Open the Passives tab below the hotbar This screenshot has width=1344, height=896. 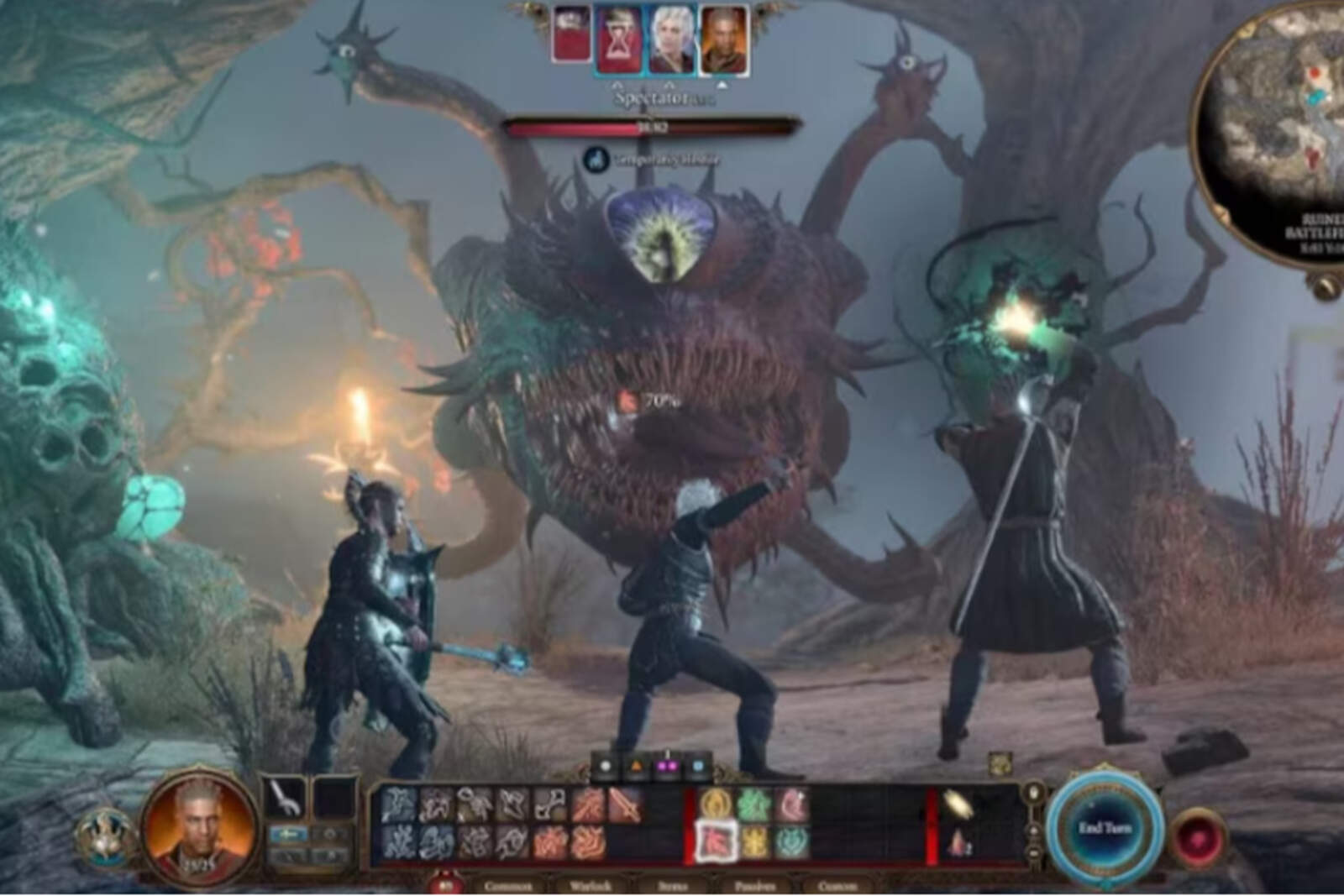[754, 884]
